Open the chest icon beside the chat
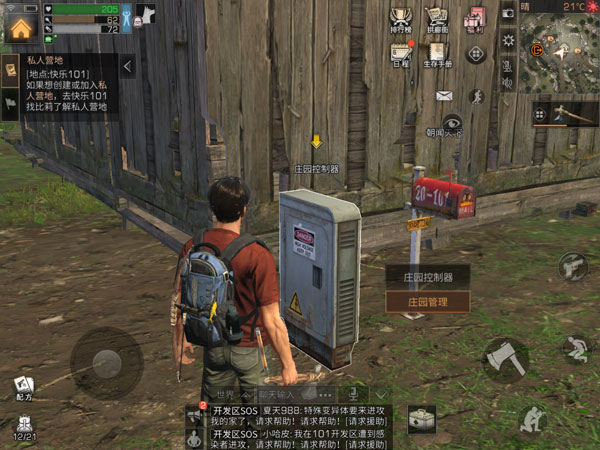 tap(422, 419)
